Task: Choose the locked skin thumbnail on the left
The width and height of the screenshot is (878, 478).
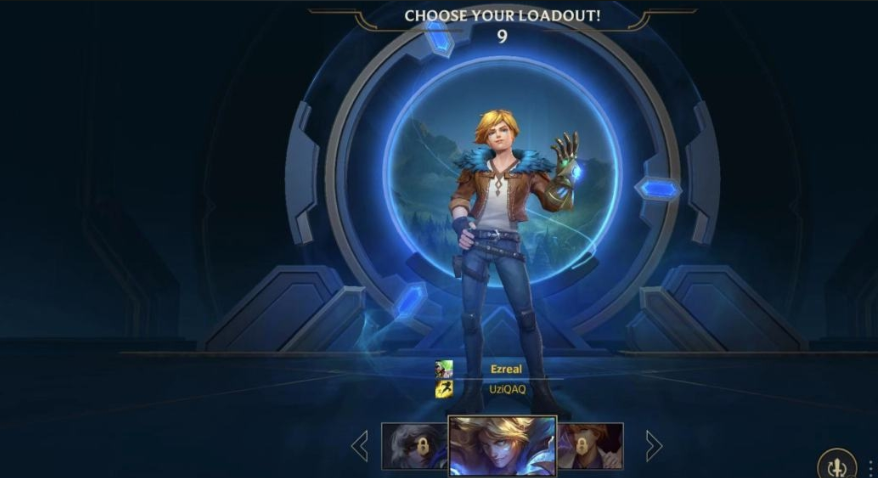Action: click(413, 446)
